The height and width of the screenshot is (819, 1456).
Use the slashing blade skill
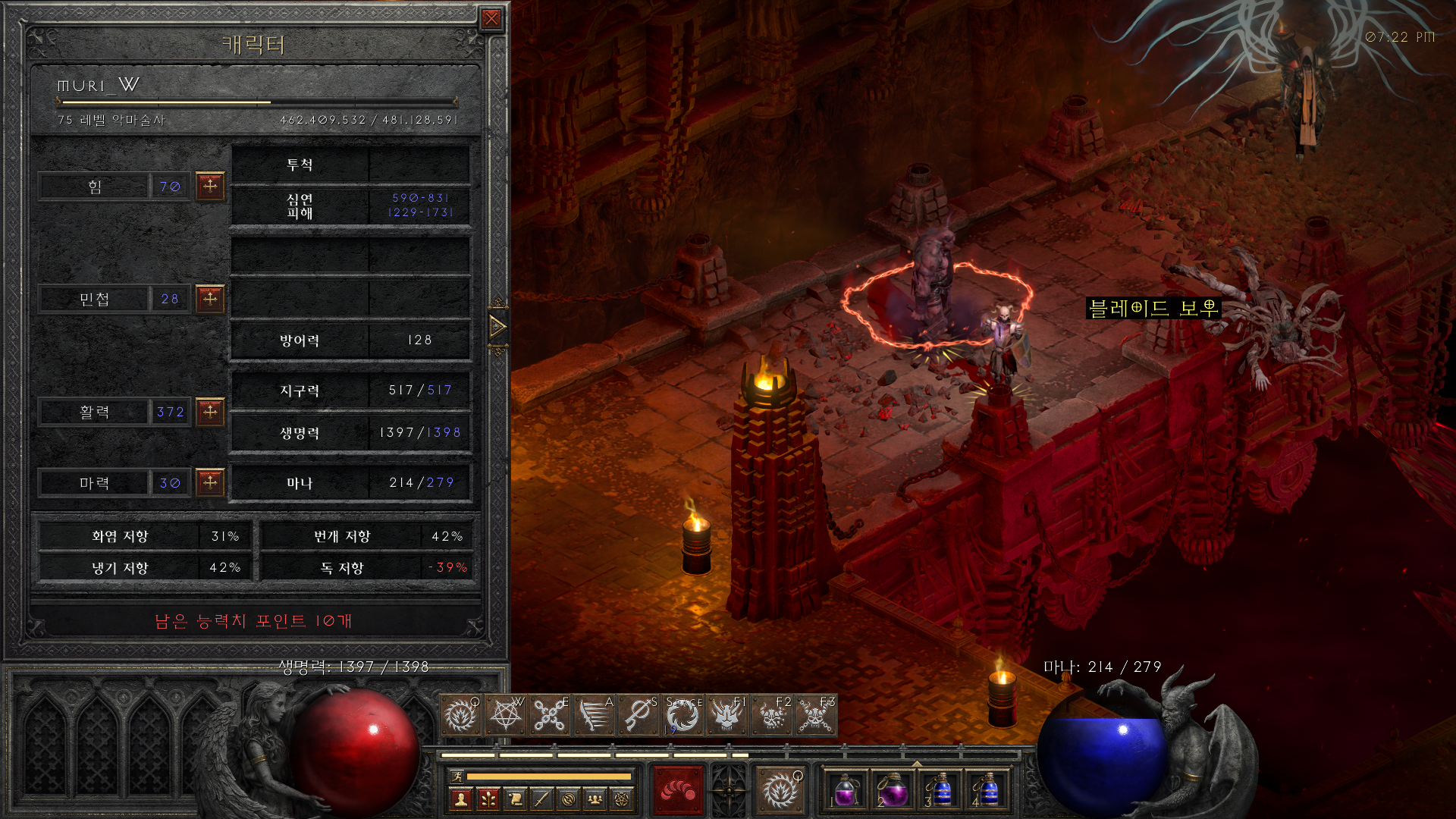click(594, 715)
